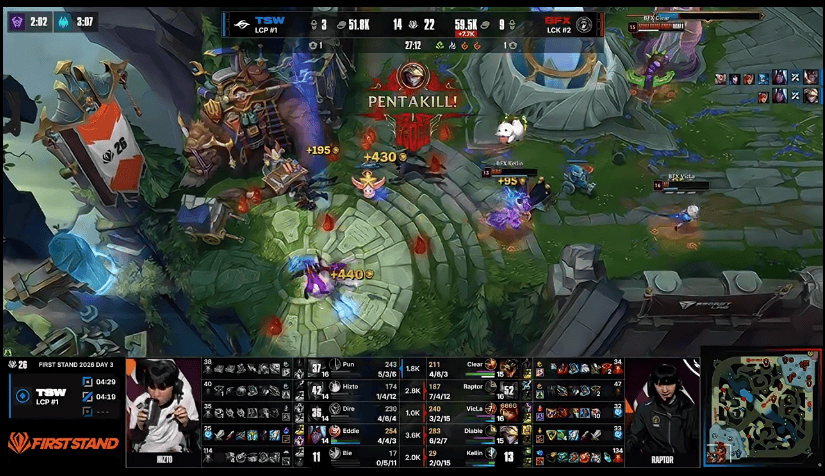825x476 pixels.
Task: Click the PENTAKILL announcement banner
Action: click(412, 102)
